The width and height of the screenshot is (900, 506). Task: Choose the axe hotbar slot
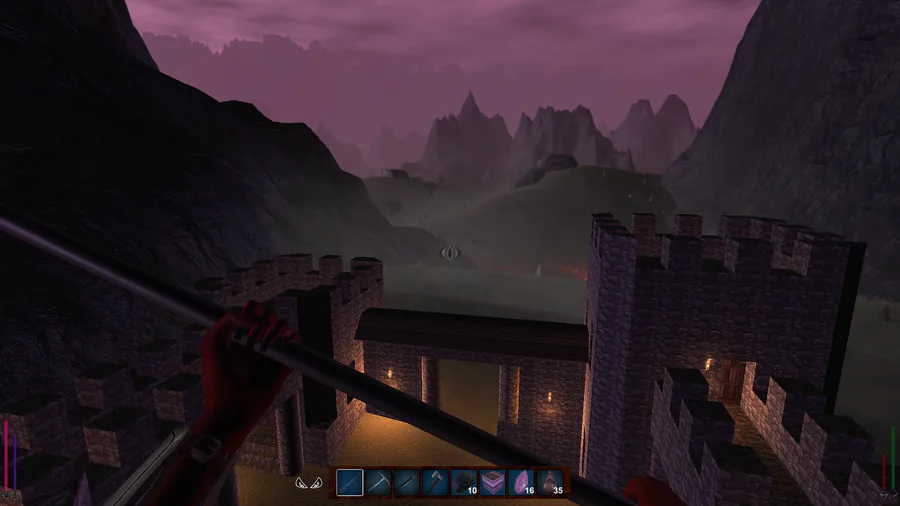[436, 483]
